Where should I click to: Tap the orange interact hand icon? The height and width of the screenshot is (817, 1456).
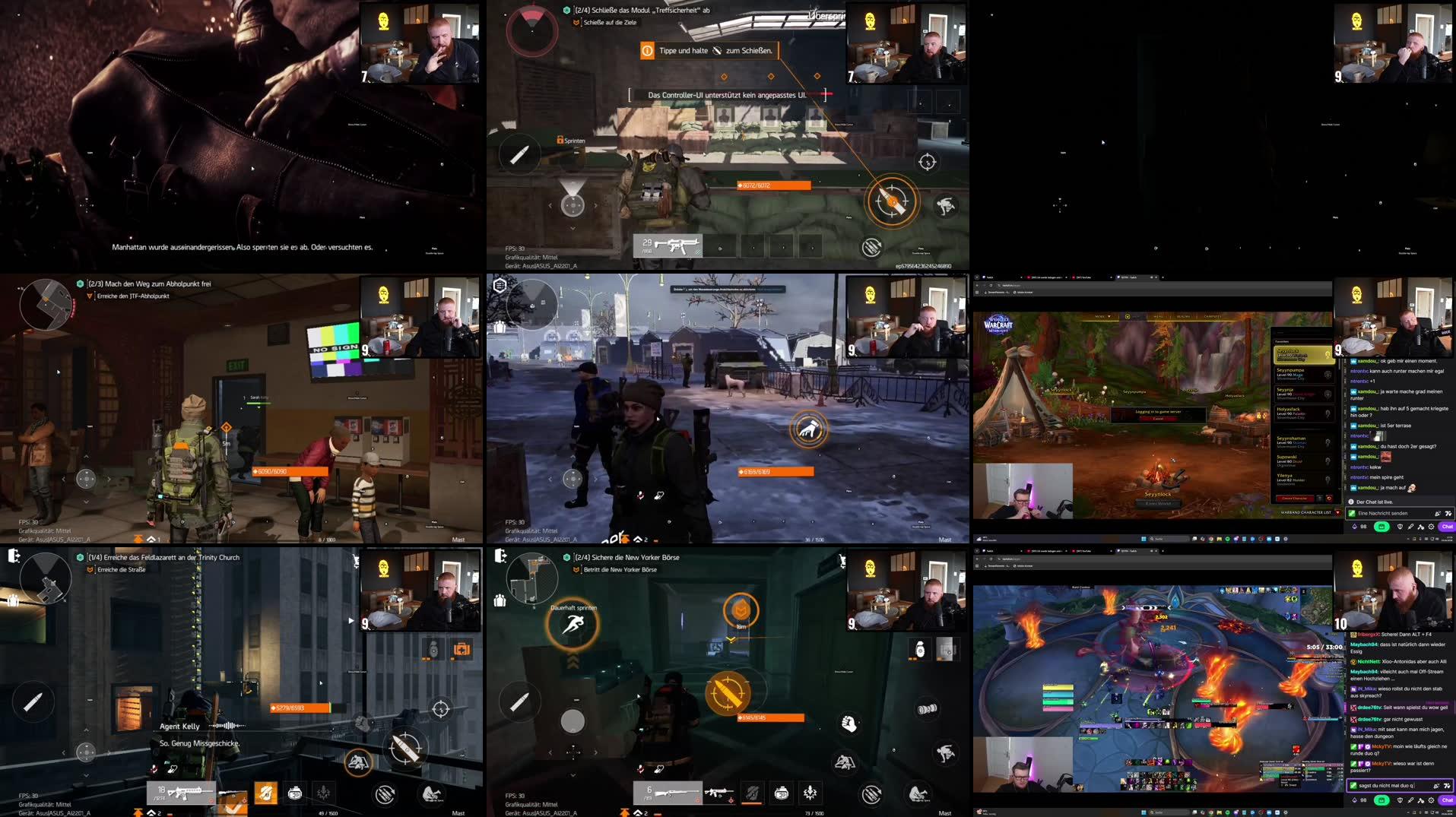click(x=810, y=428)
